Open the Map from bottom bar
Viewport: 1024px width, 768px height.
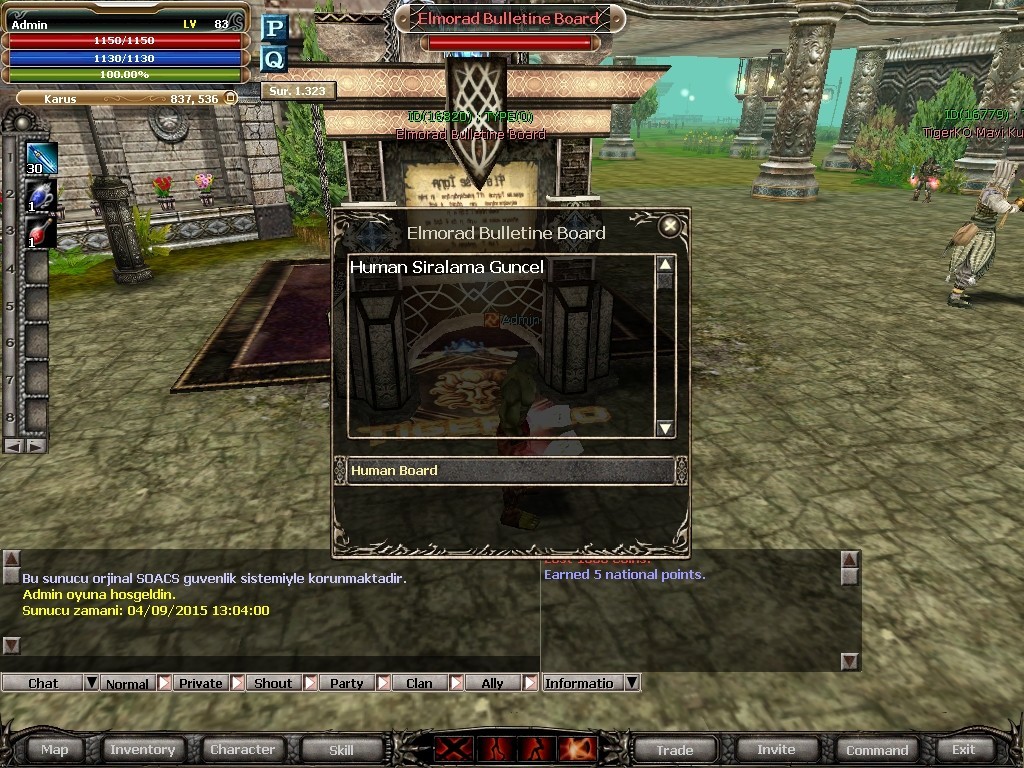[x=55, y=749]
